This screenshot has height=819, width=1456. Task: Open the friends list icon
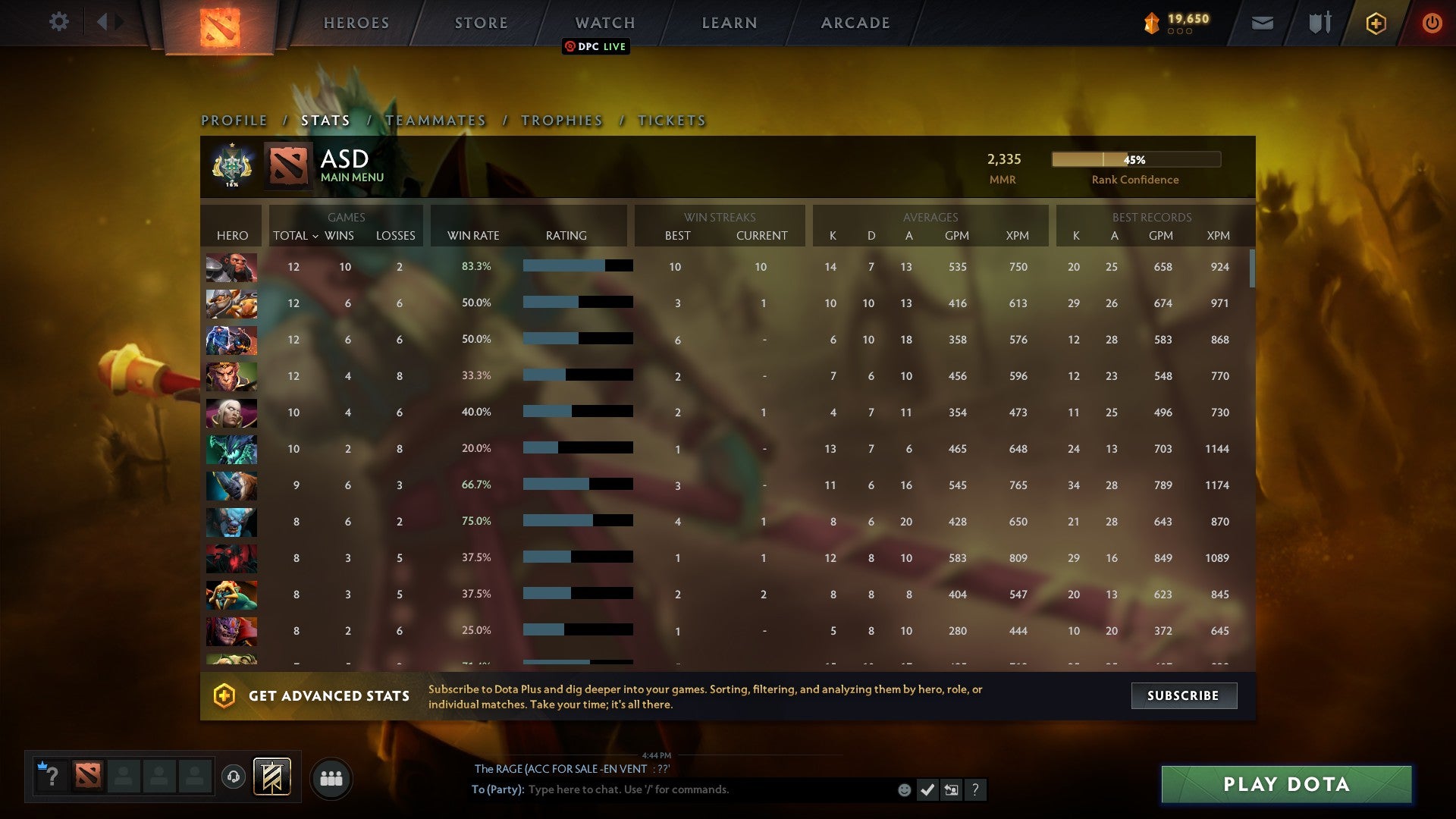point(331,777)
